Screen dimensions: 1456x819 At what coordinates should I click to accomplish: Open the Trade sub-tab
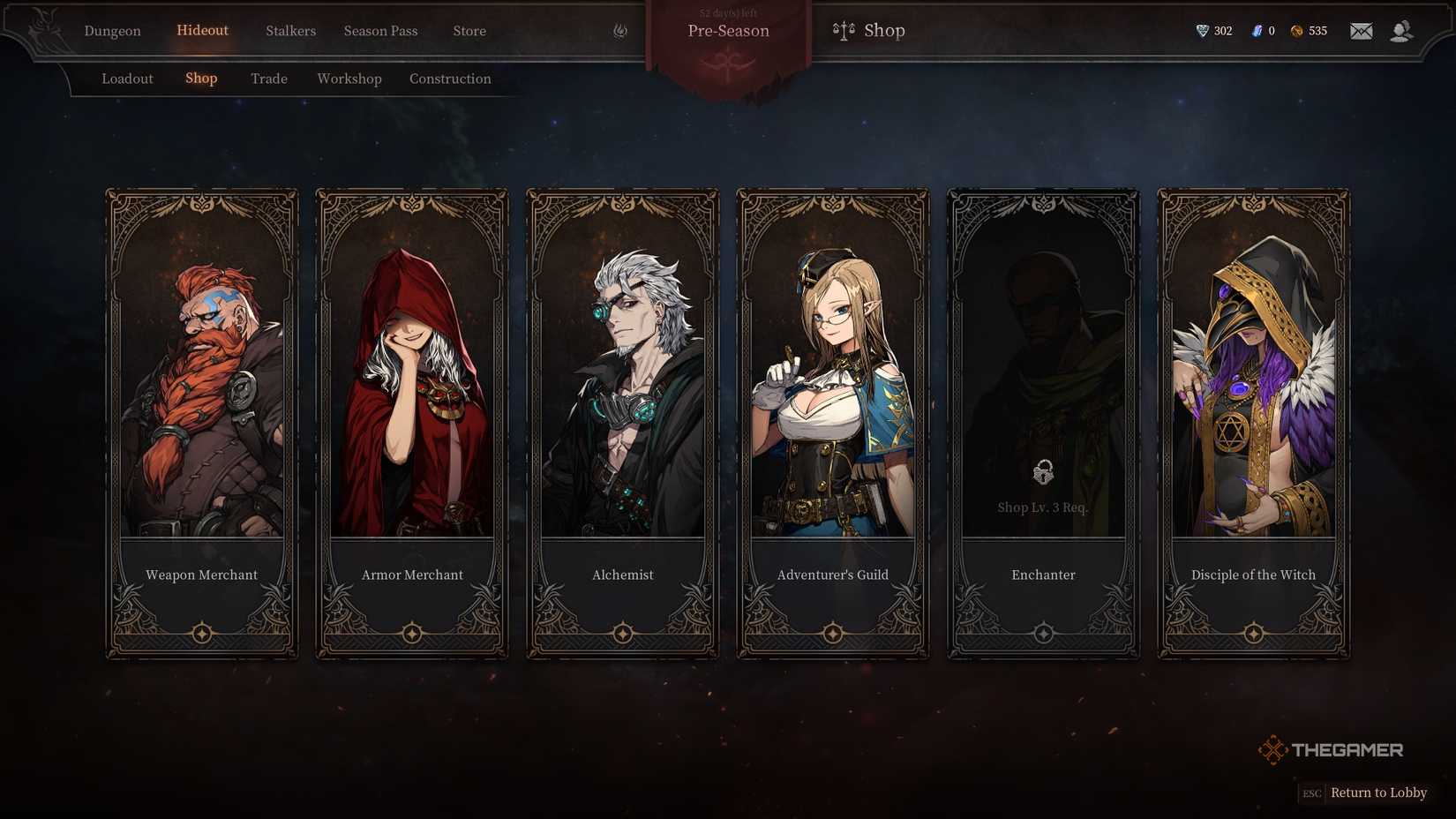point(269,79)
